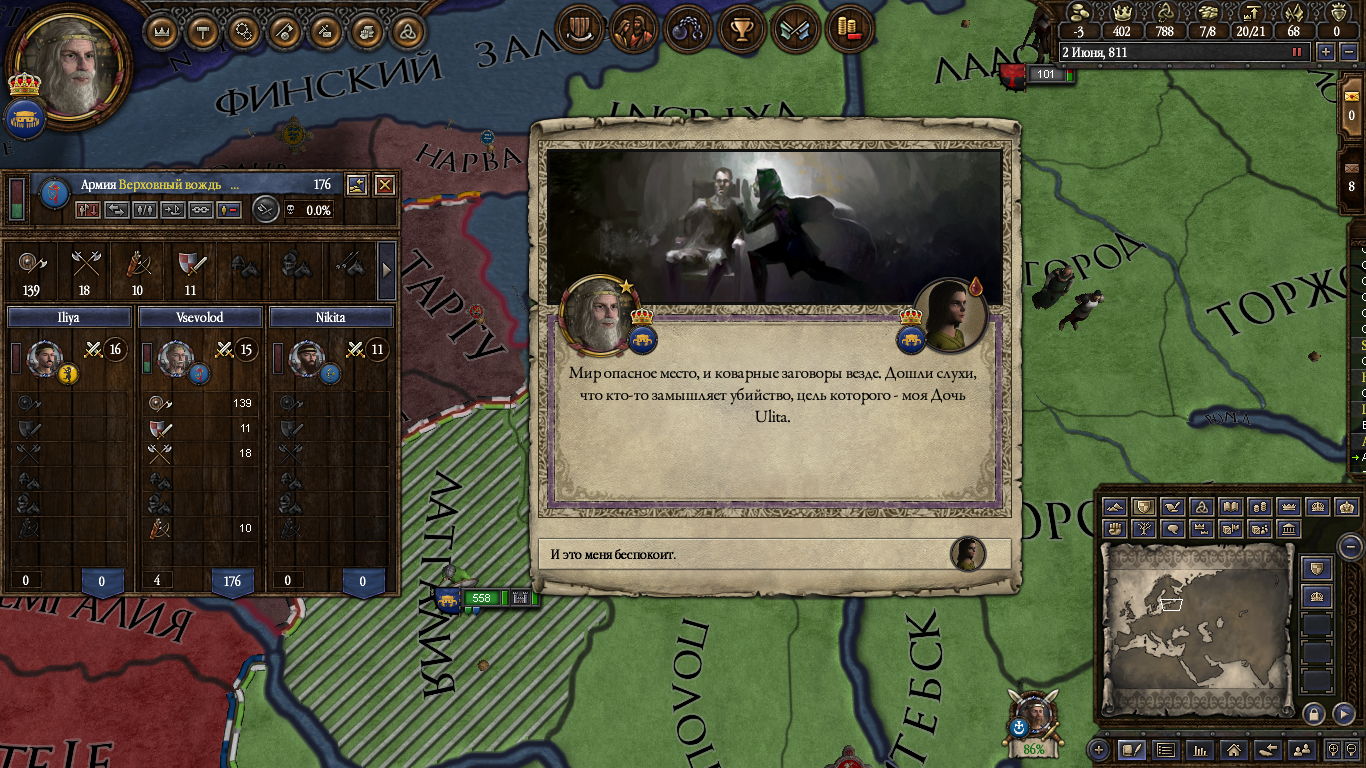The height and width of the screenshot is (768, 1366).
Task: Open the crown tab in the top menu
Action: pos(162,31)
